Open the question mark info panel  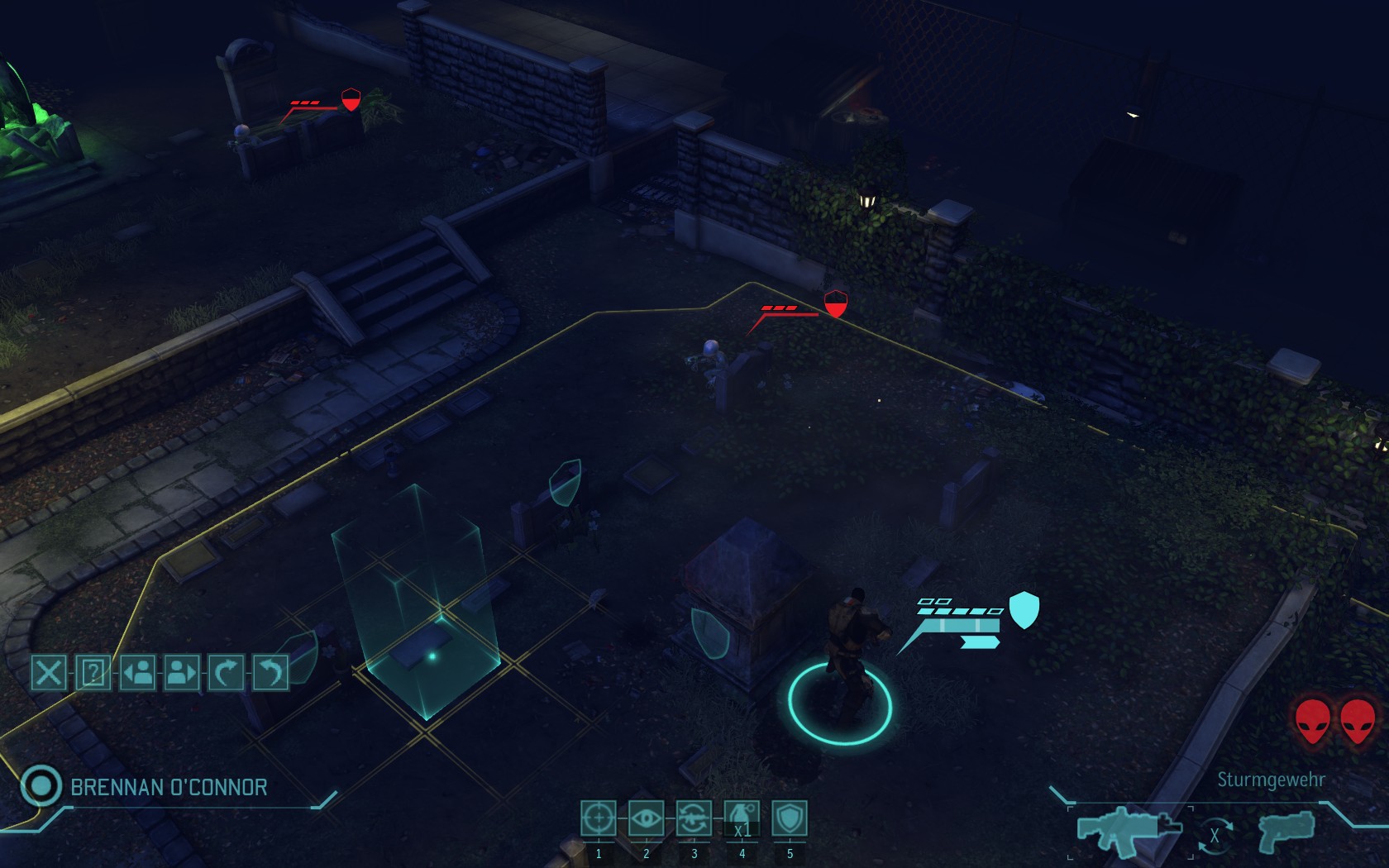coord(93,672)
